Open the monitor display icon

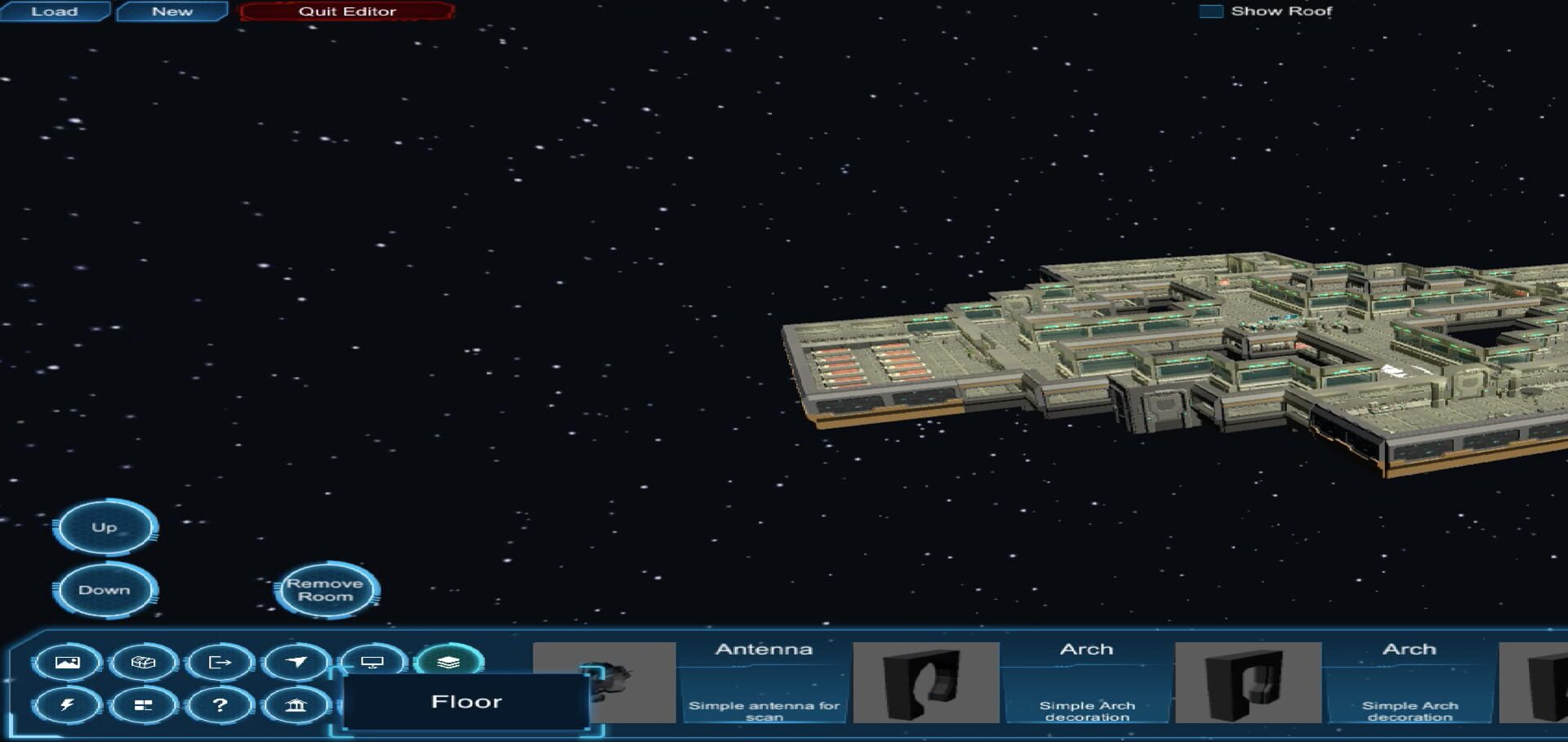[x=374, y=662]
